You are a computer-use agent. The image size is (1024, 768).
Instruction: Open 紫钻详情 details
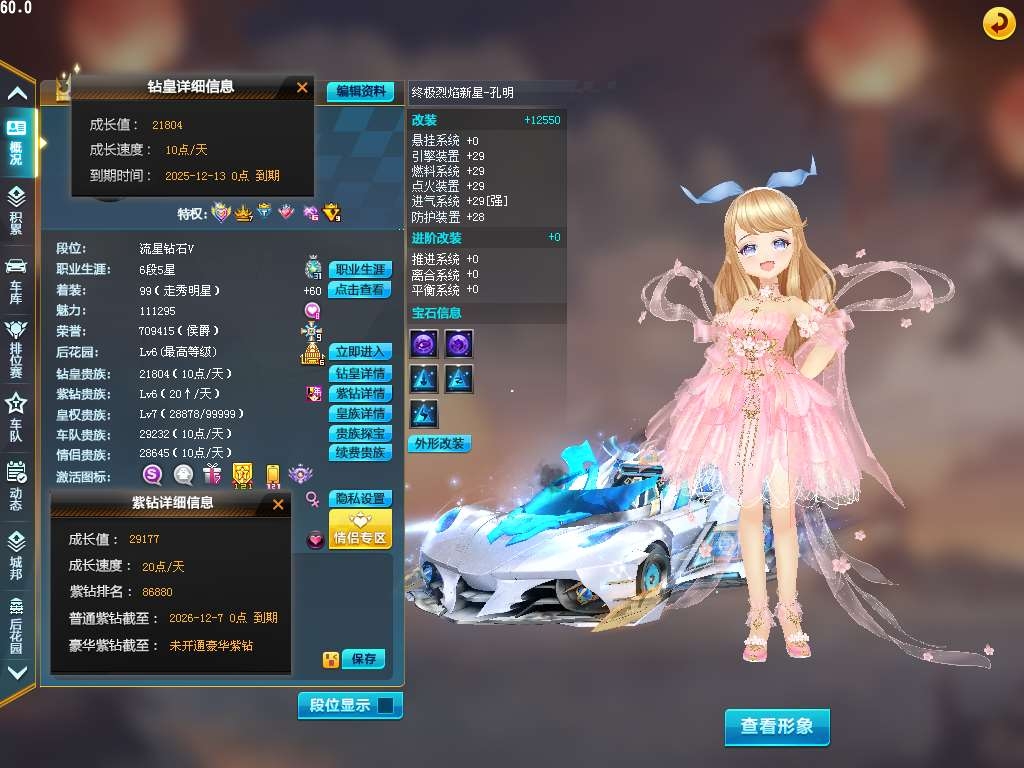[360, 393]
